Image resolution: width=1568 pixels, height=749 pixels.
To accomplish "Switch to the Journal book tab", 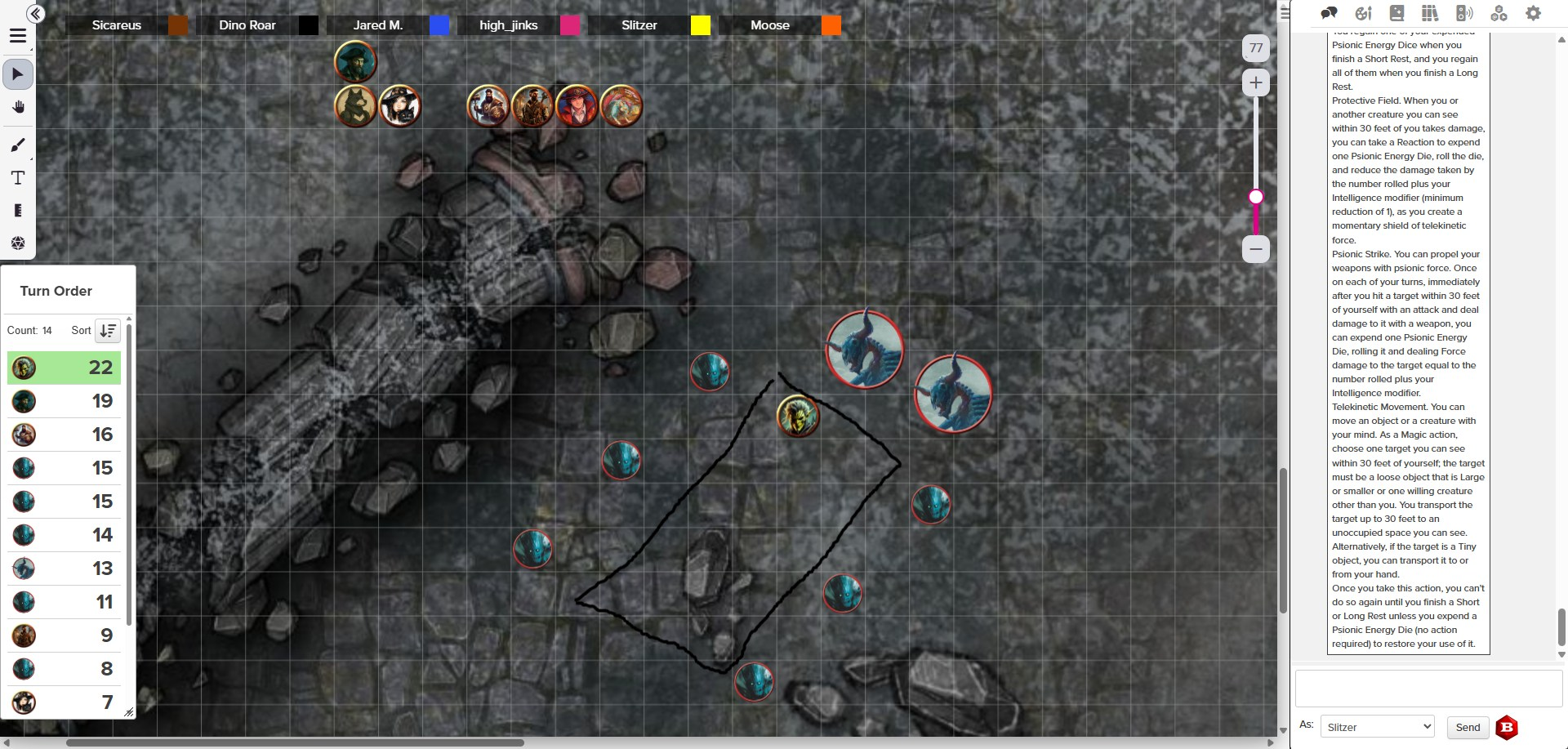I will (1396, 13).
